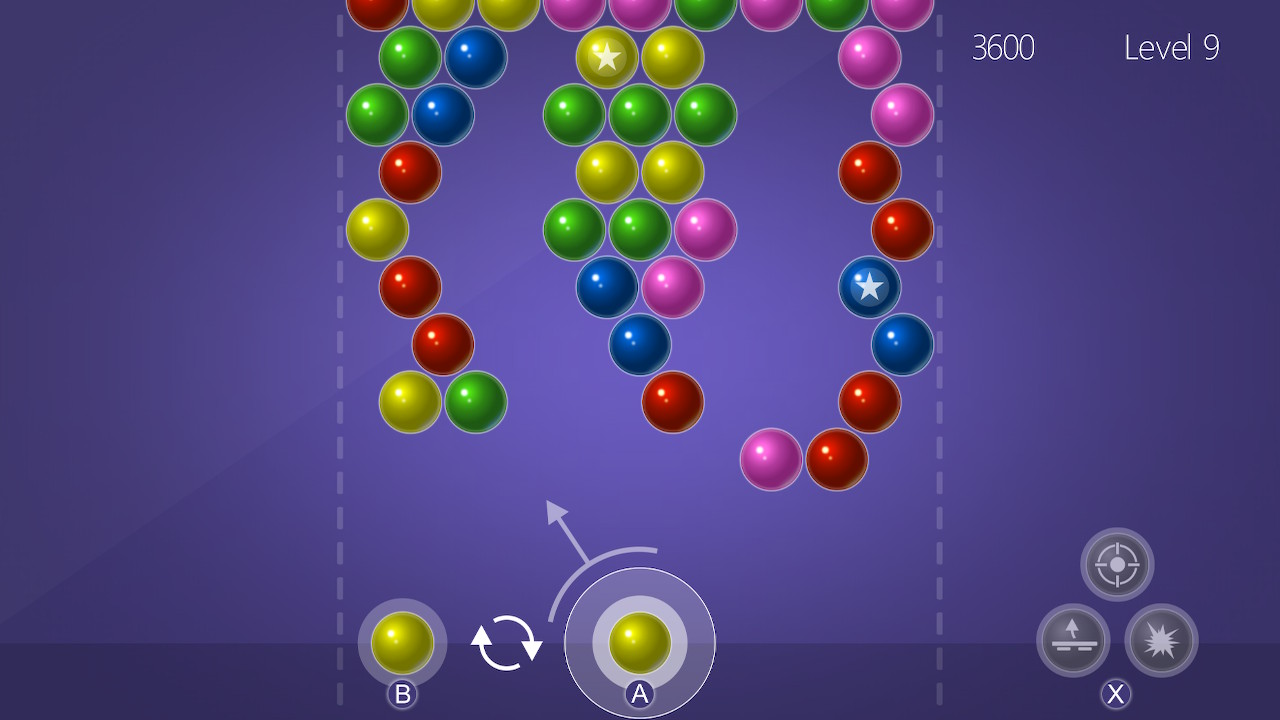Tap the blue star bubble
This screenshot has height=720, width=1280.
(x=869, y=287)
